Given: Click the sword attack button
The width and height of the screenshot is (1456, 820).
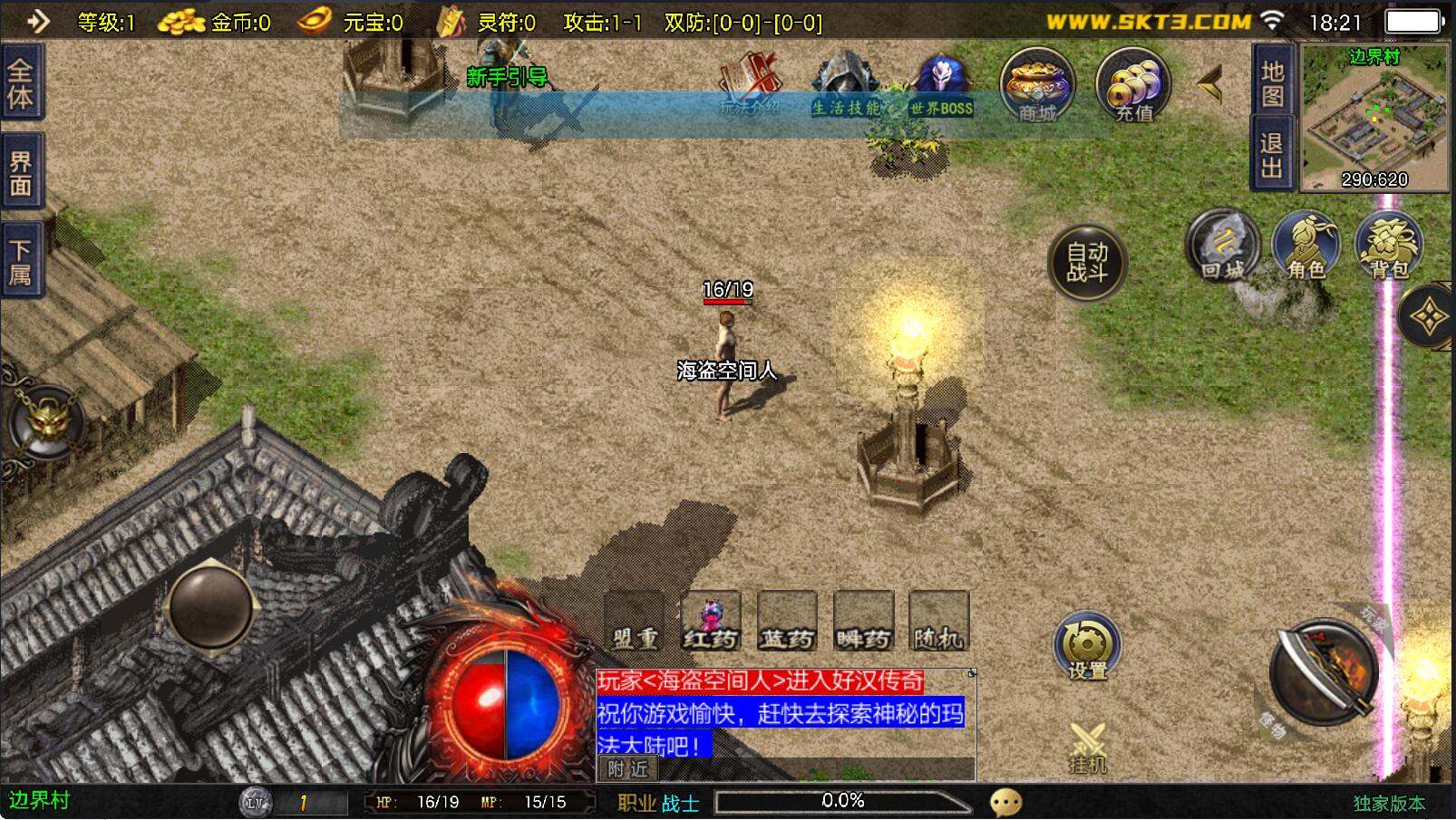Looking at the screenshot, I should click(x=1323, y=671).
